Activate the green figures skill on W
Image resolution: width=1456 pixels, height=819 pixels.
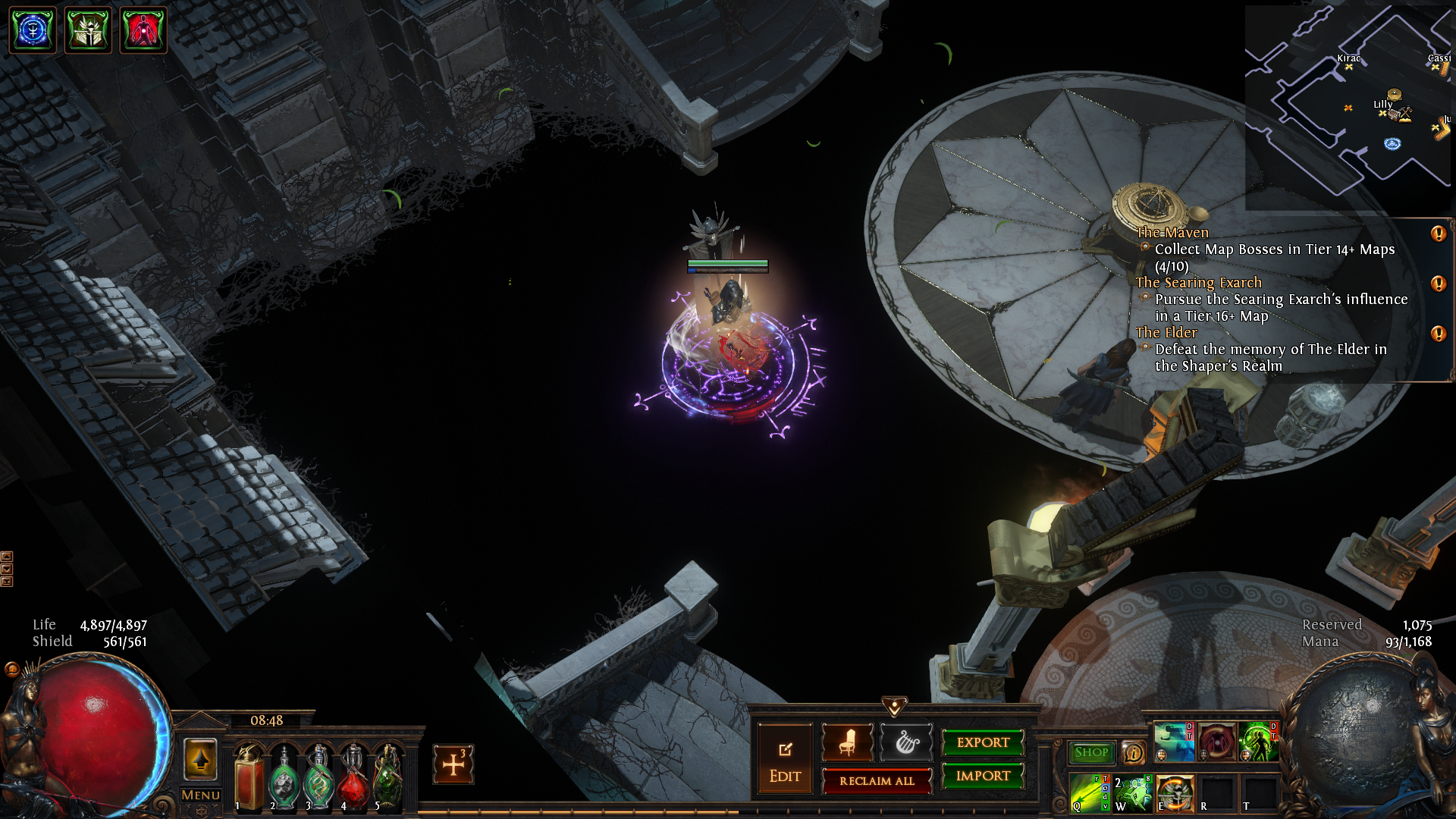(x=1133, y=793)
